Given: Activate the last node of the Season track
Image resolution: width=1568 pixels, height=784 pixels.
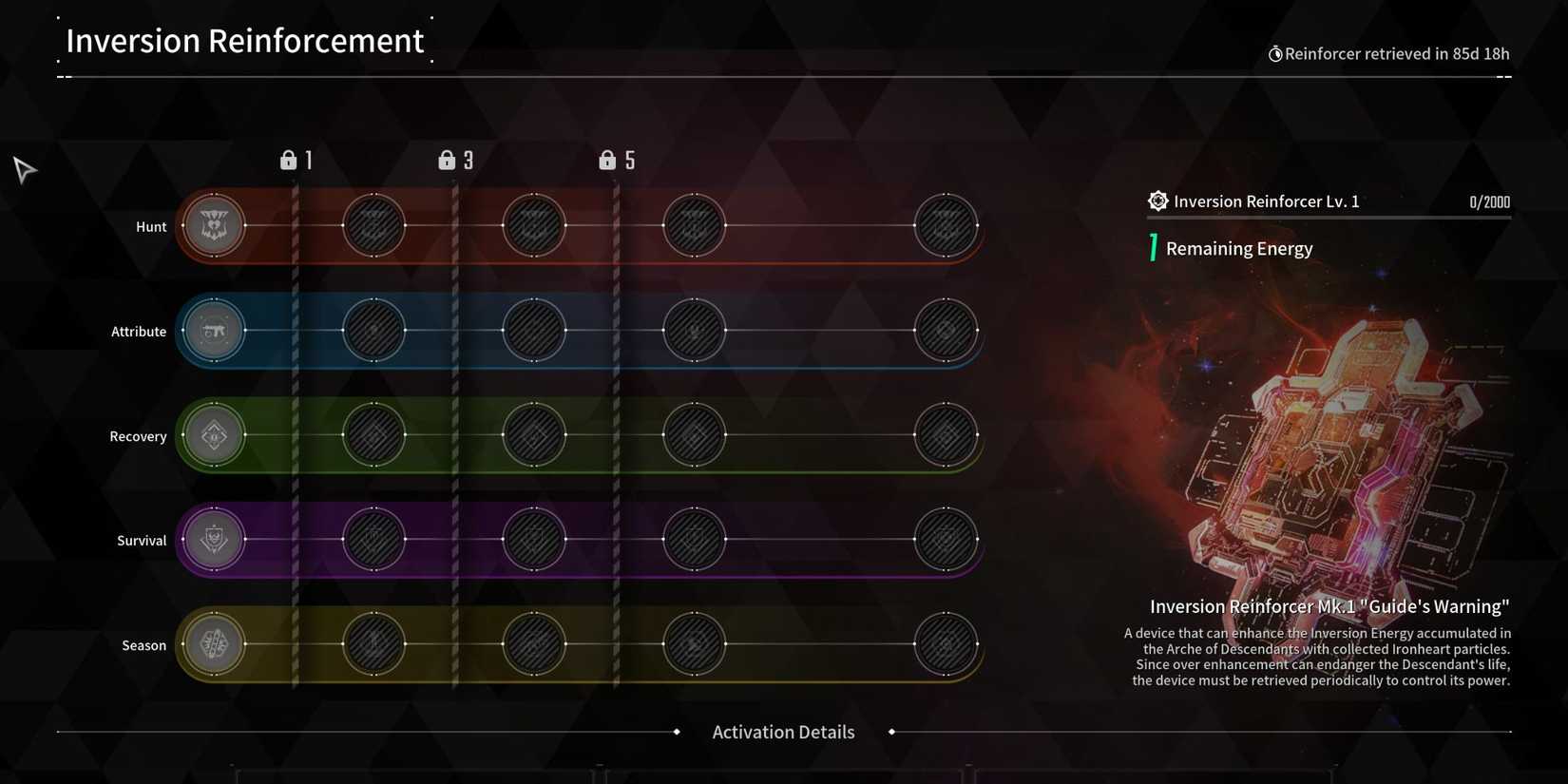Looking at the screenshot, I should [946, 644].
